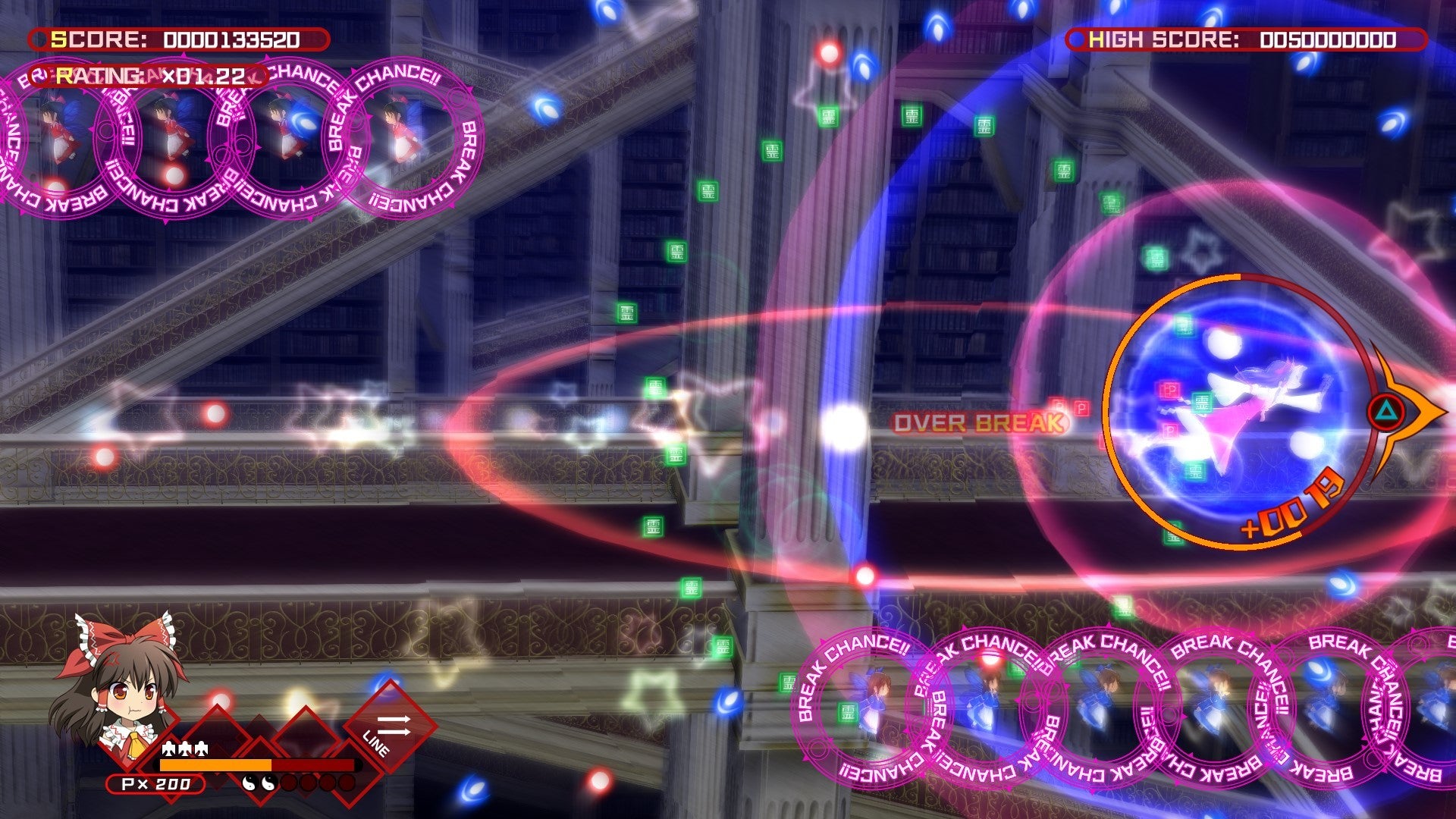Select the LINE shot mode diamond
The width and height of the screenshot is (1456, 819).
(390, 728)
